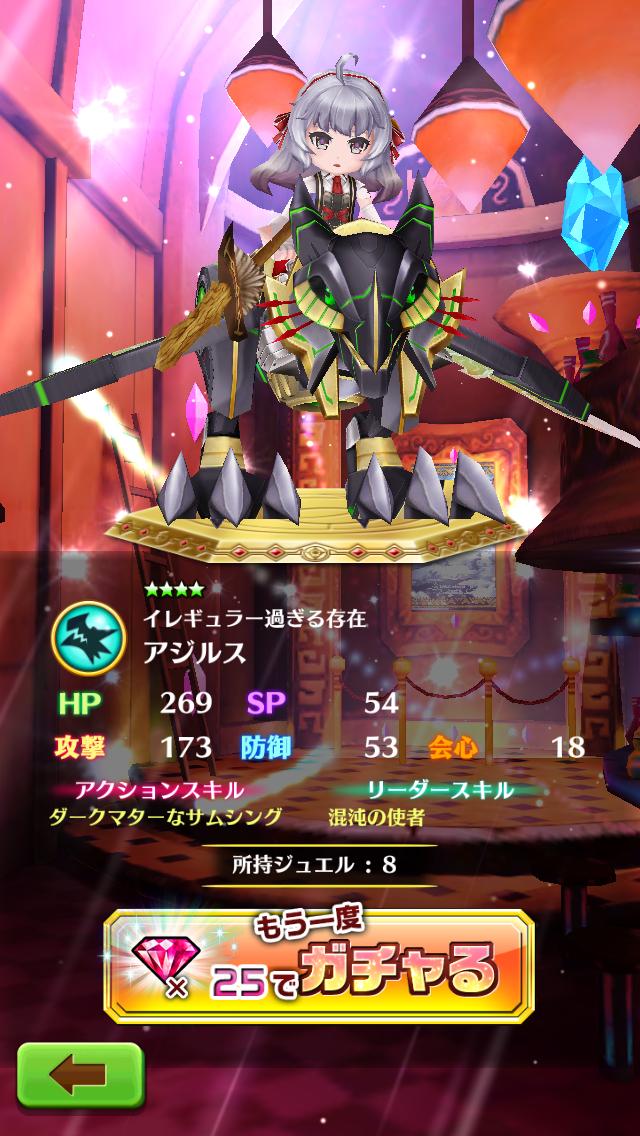Image resolution: width=640 pixels, height=1136 pixels.
Task: Pull the gacha again for 25 jewels
Action: (x=320, y=968)
